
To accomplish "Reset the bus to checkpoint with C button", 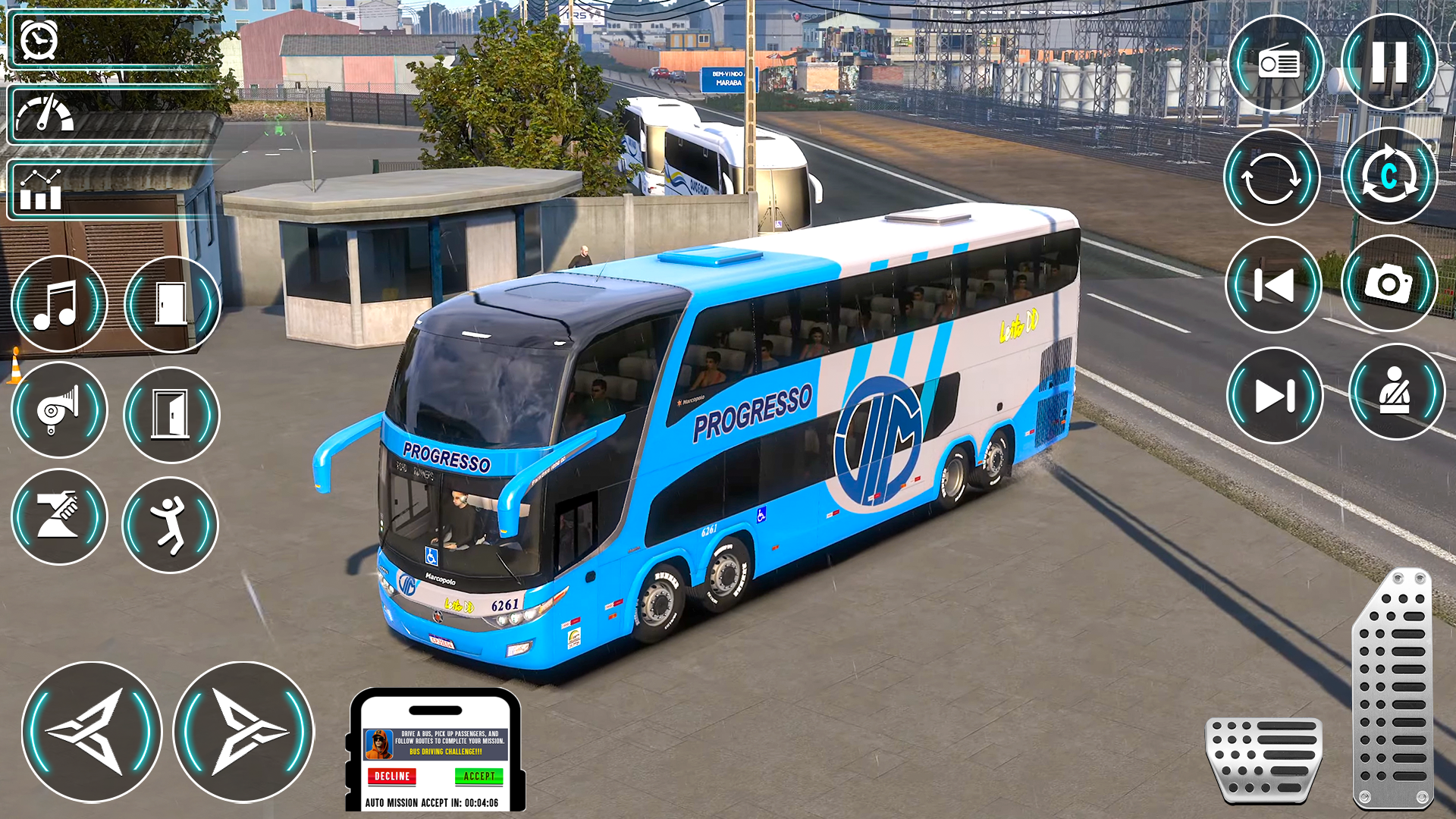I will pyautogui.click(x=1389, y=176).
